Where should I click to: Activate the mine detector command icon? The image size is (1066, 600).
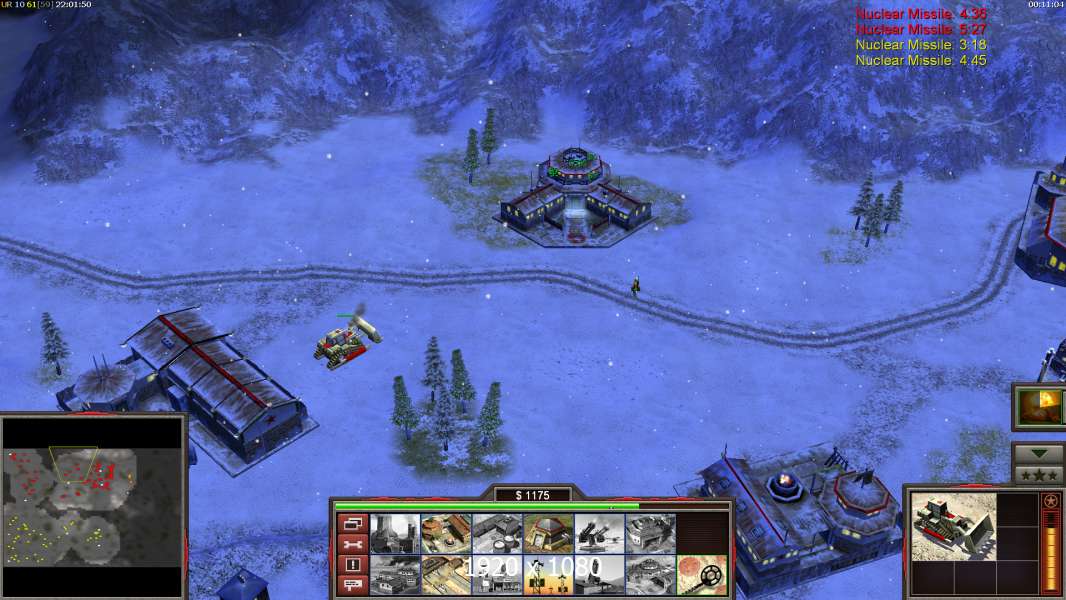700,575
